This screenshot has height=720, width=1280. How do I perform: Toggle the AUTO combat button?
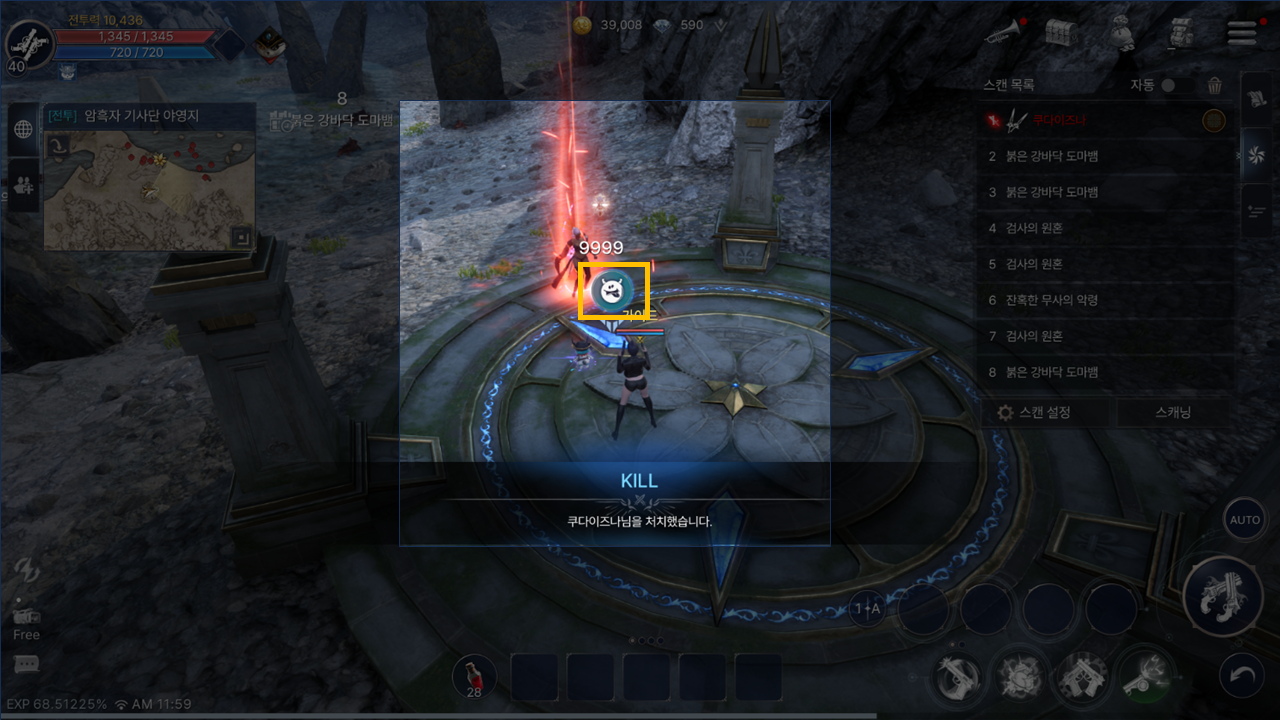[1245, 520]
